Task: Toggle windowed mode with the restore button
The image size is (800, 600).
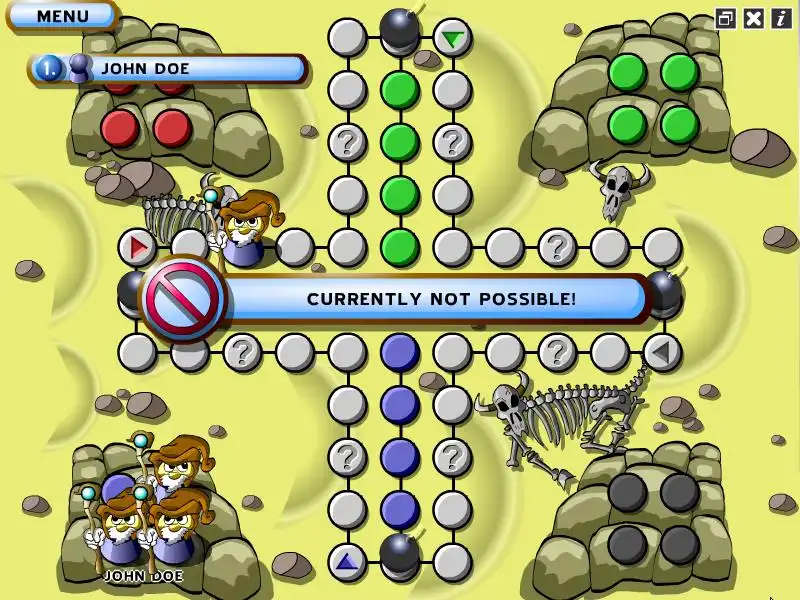Action: point(726,18)
